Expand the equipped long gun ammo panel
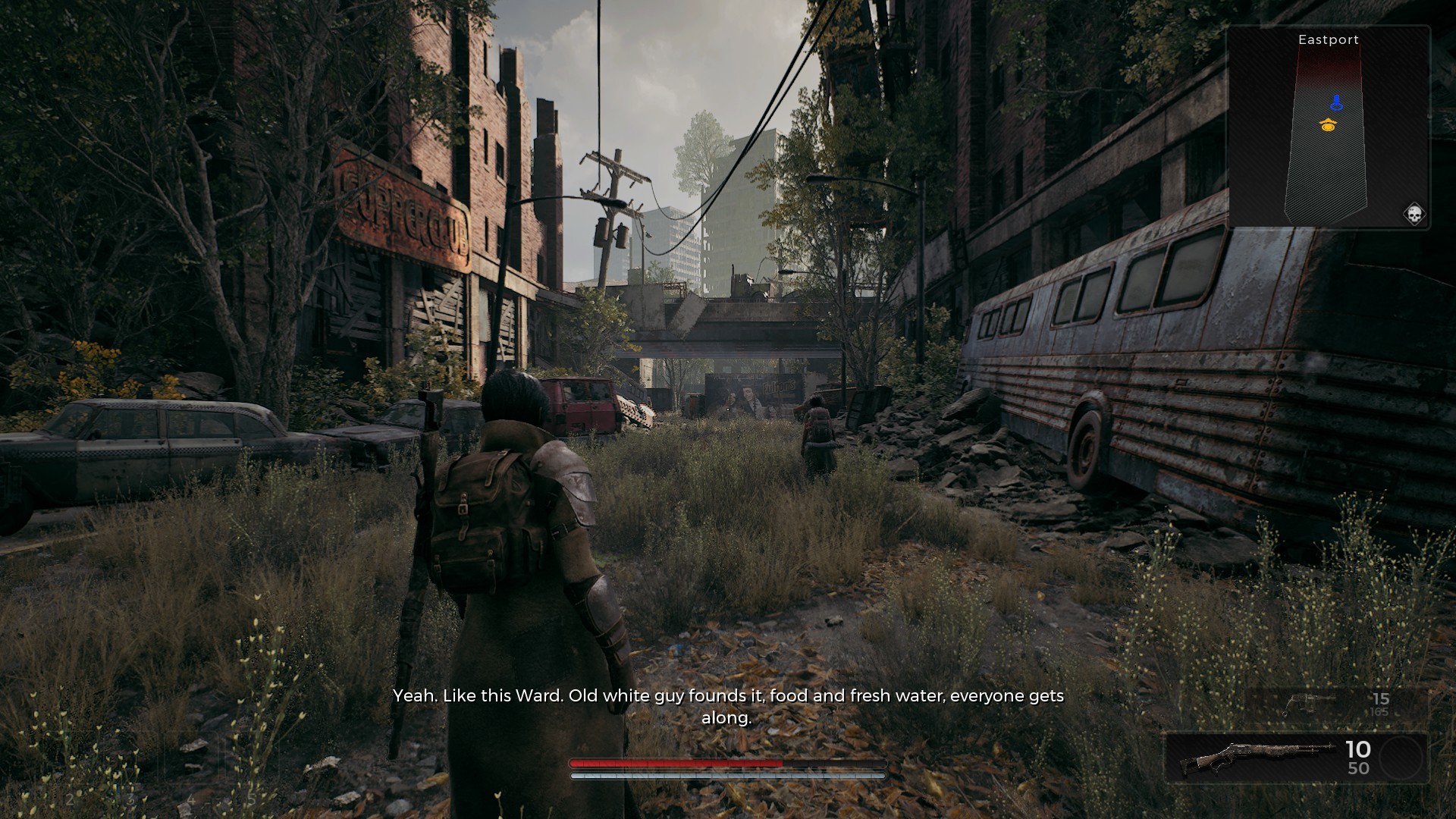The width and height of the screenshot is (1456, 819). click(1357, 766)
